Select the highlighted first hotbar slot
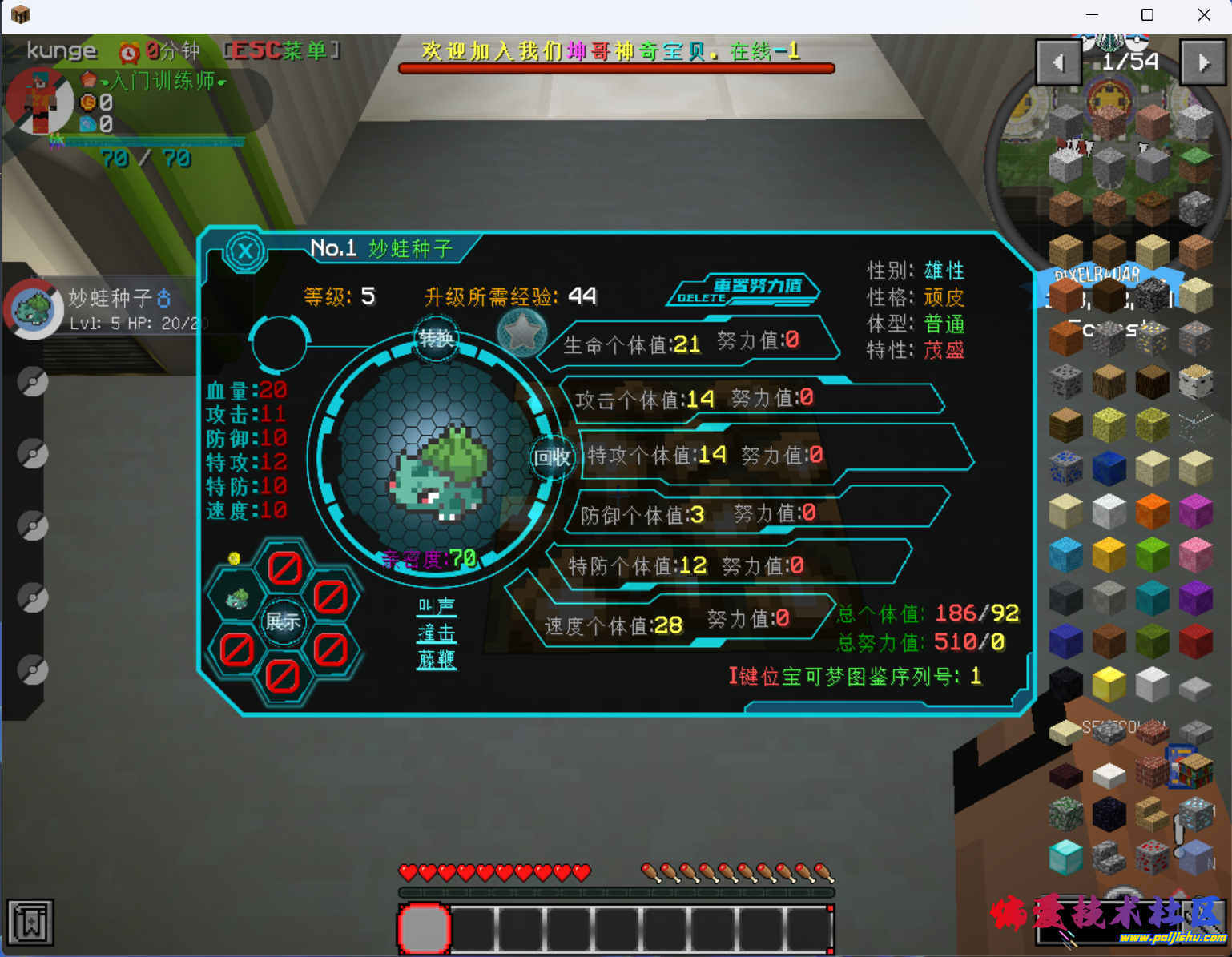 pos(425,929)
